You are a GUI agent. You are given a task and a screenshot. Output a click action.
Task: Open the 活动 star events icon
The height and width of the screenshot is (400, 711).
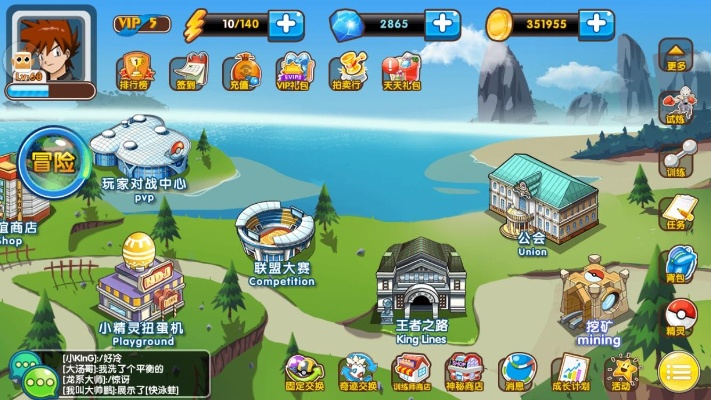coord(621,371)
